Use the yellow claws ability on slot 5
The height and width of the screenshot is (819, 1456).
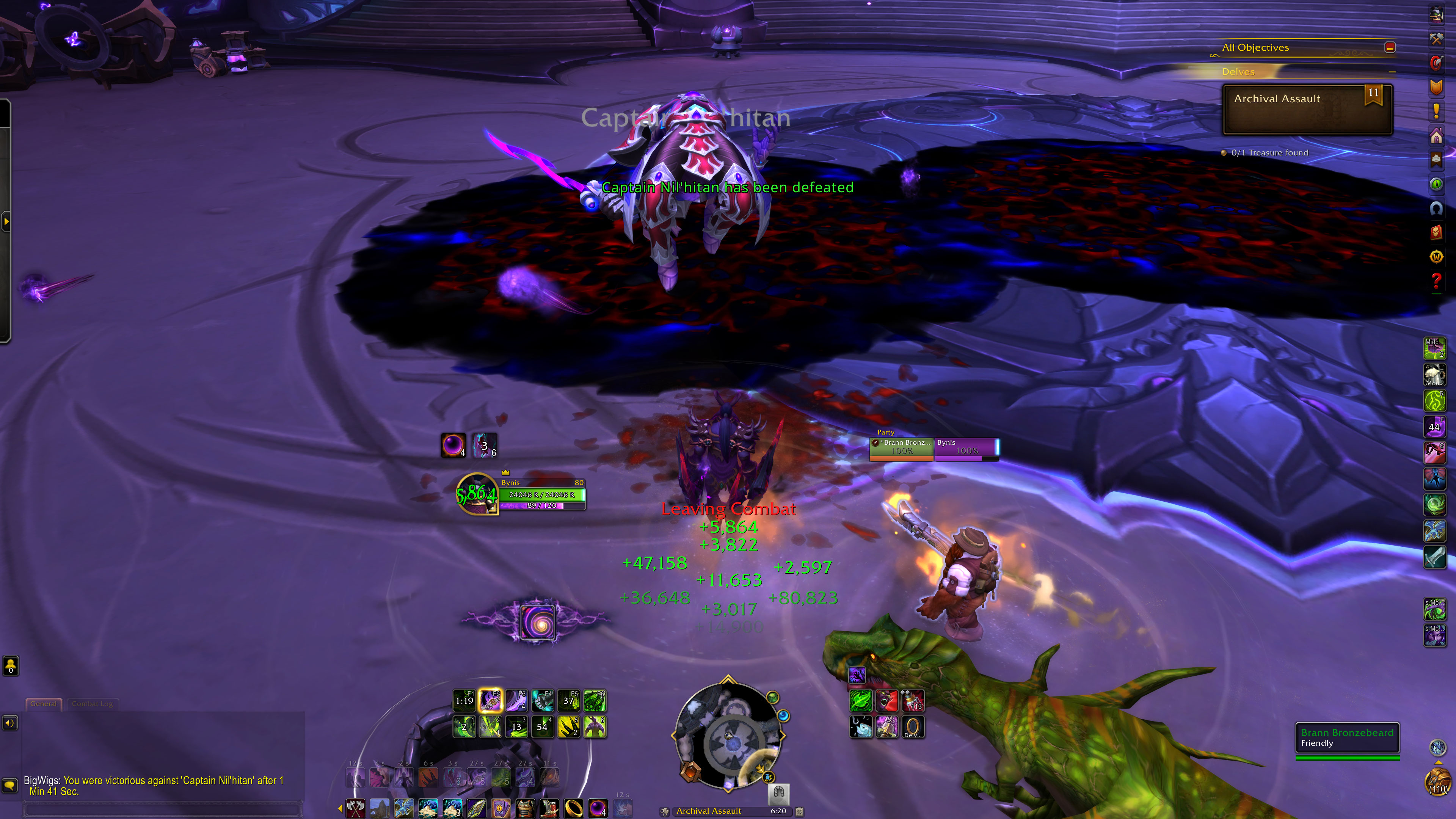(x=568, y=727)
